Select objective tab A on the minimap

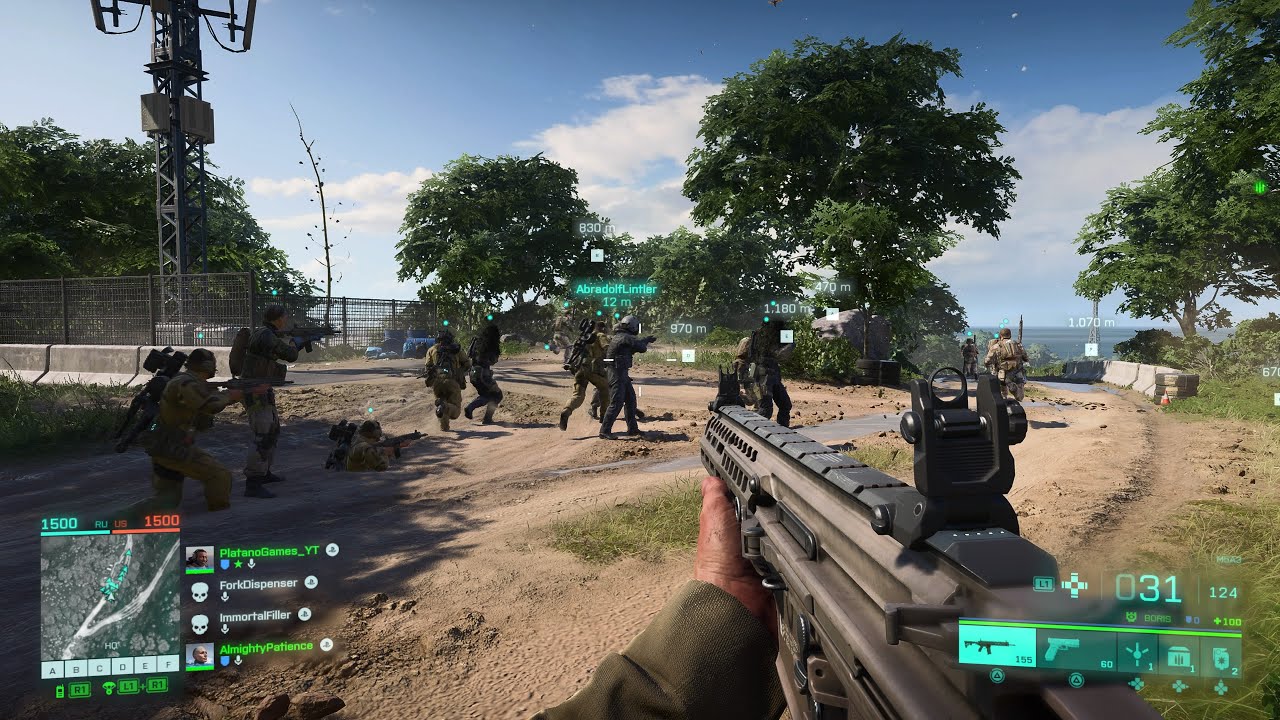click(51, 668)
